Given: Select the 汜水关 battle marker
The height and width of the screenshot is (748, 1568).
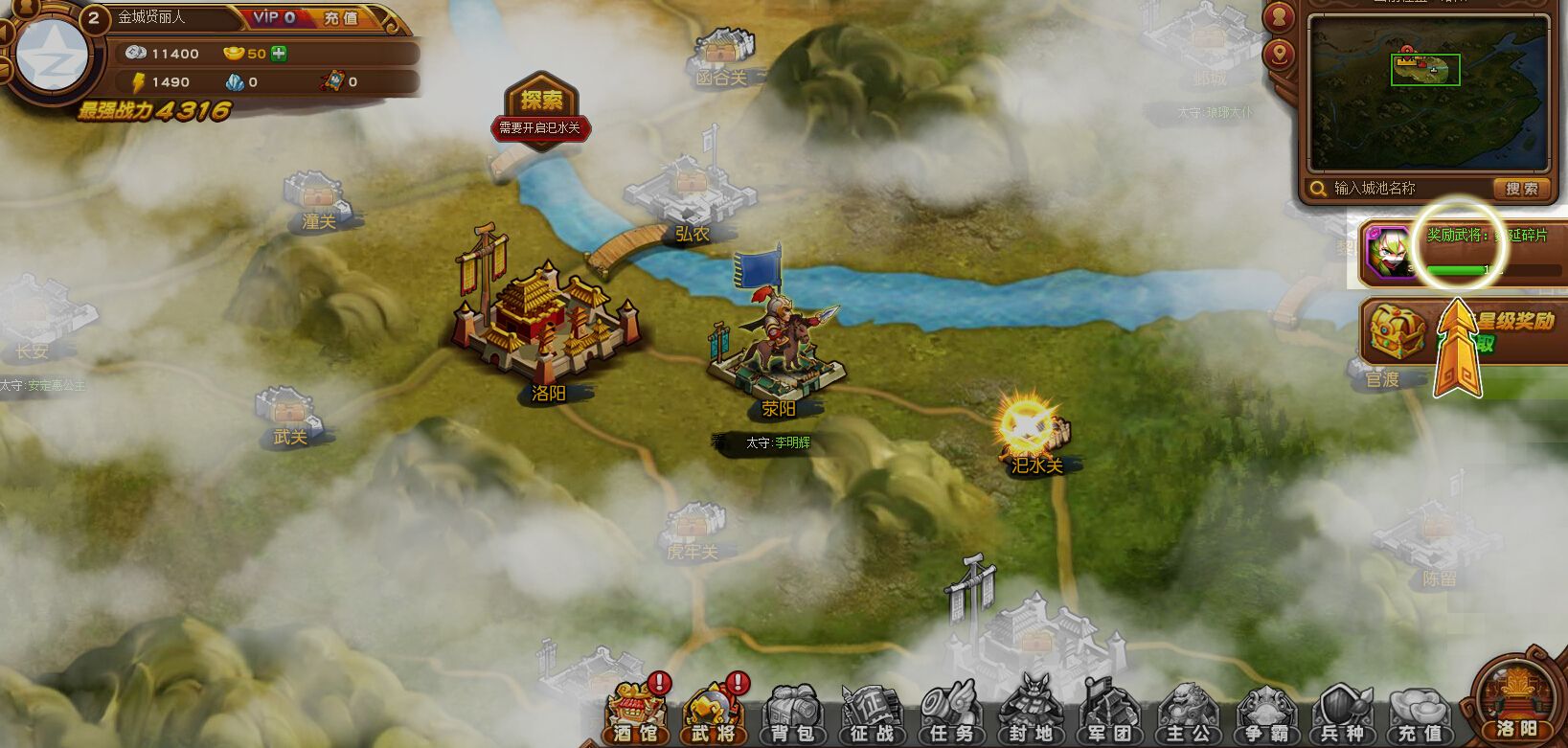Looking at the screenshot, I should [1030, 429].
